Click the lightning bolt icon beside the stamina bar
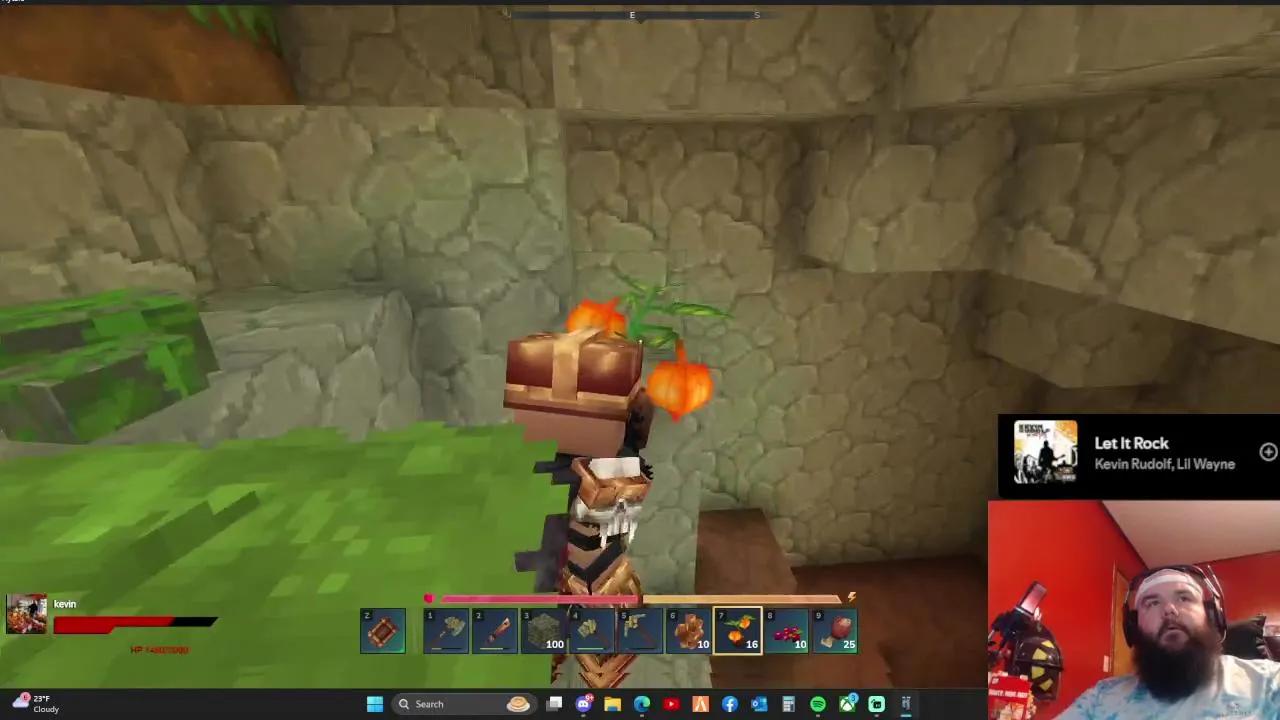This screenshot has width=1280, height=720. click(x=851, y=597)
